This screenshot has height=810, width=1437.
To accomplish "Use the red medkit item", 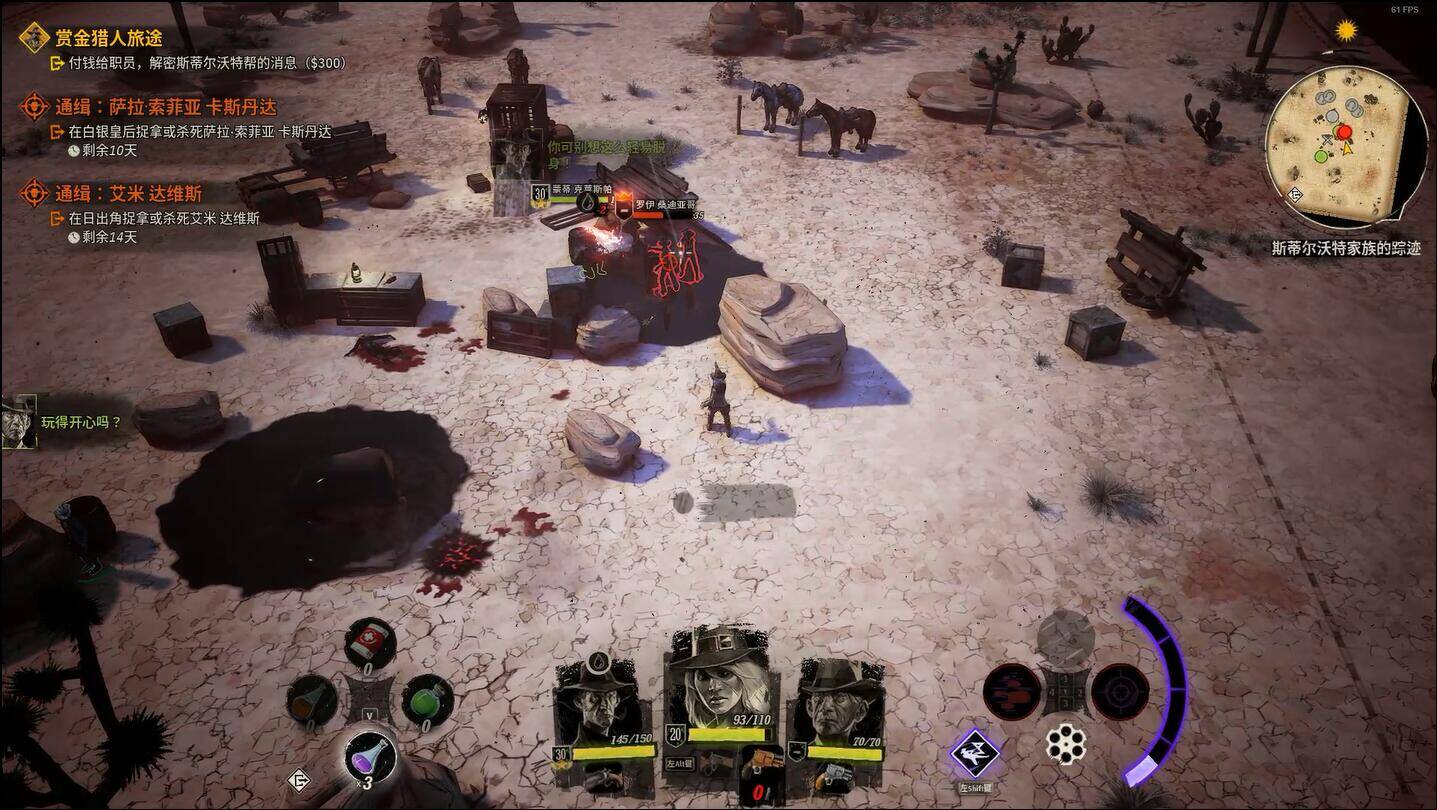I will coord(370,640).
